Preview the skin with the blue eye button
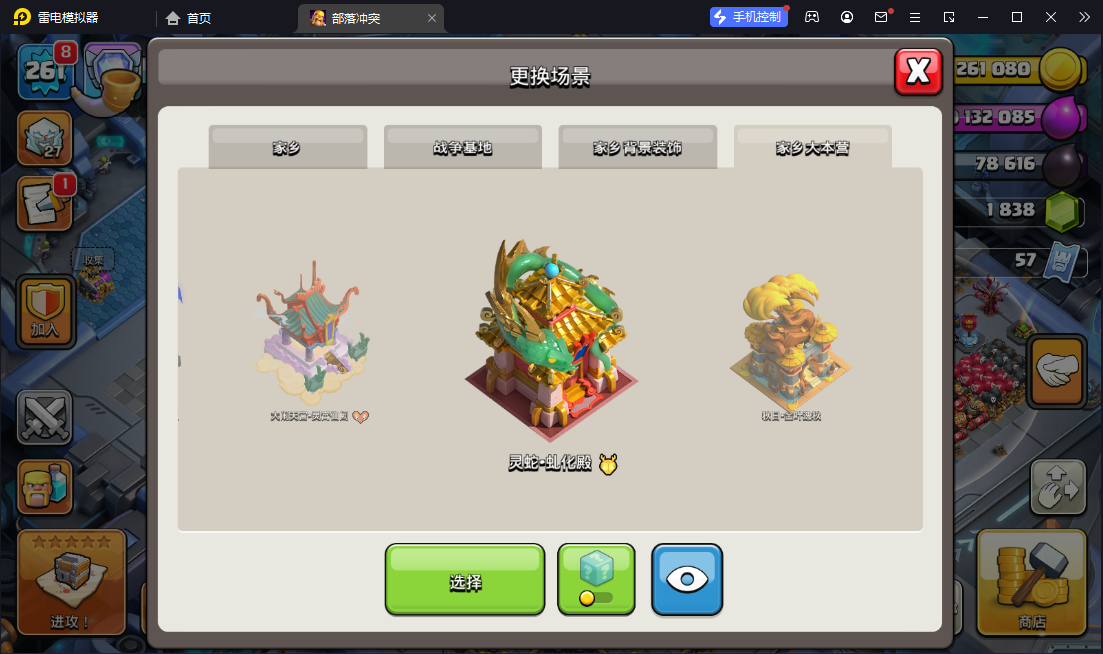The image size is (1103, 654). [x=687, y=580]
